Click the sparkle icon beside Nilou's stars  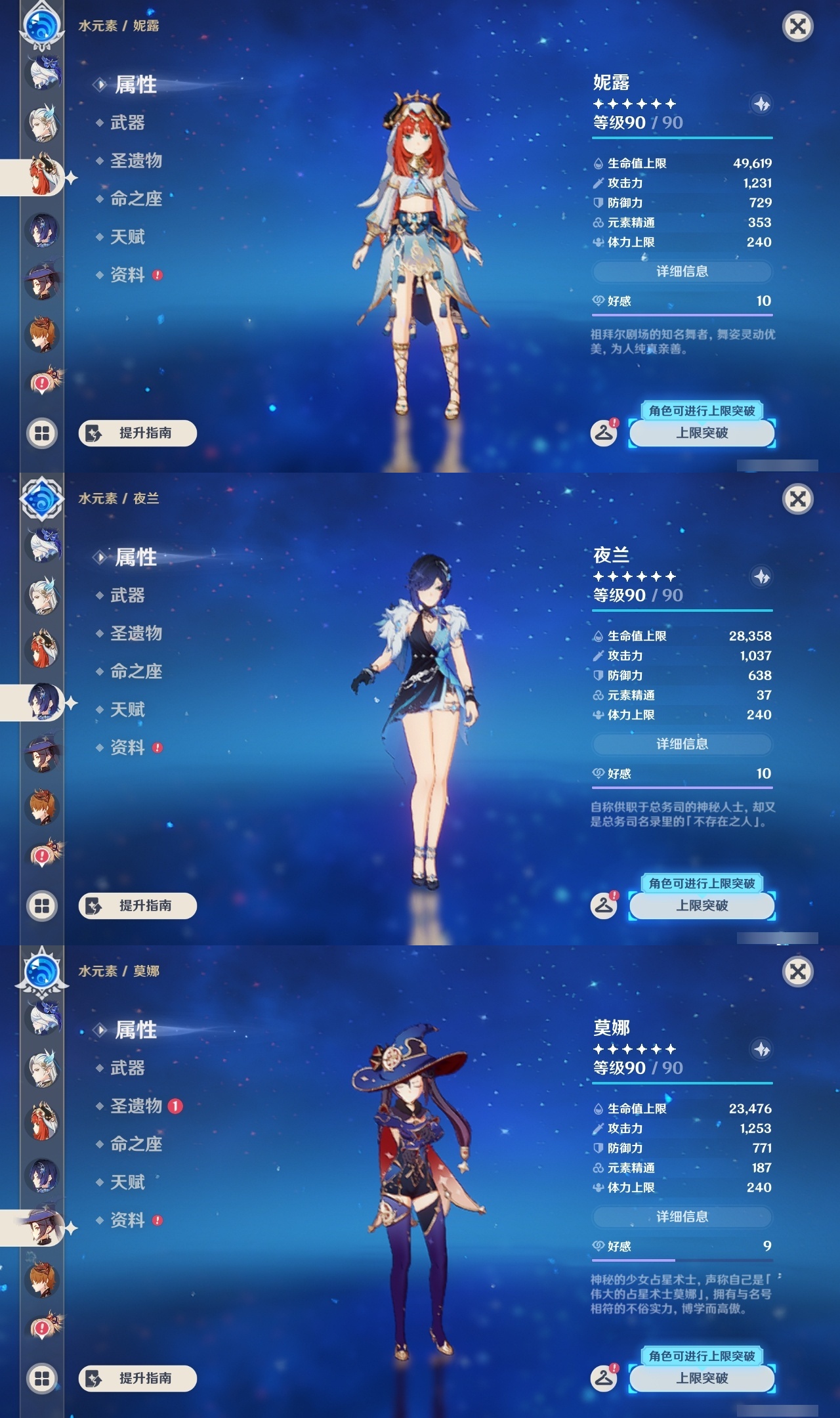pos(761,103)
